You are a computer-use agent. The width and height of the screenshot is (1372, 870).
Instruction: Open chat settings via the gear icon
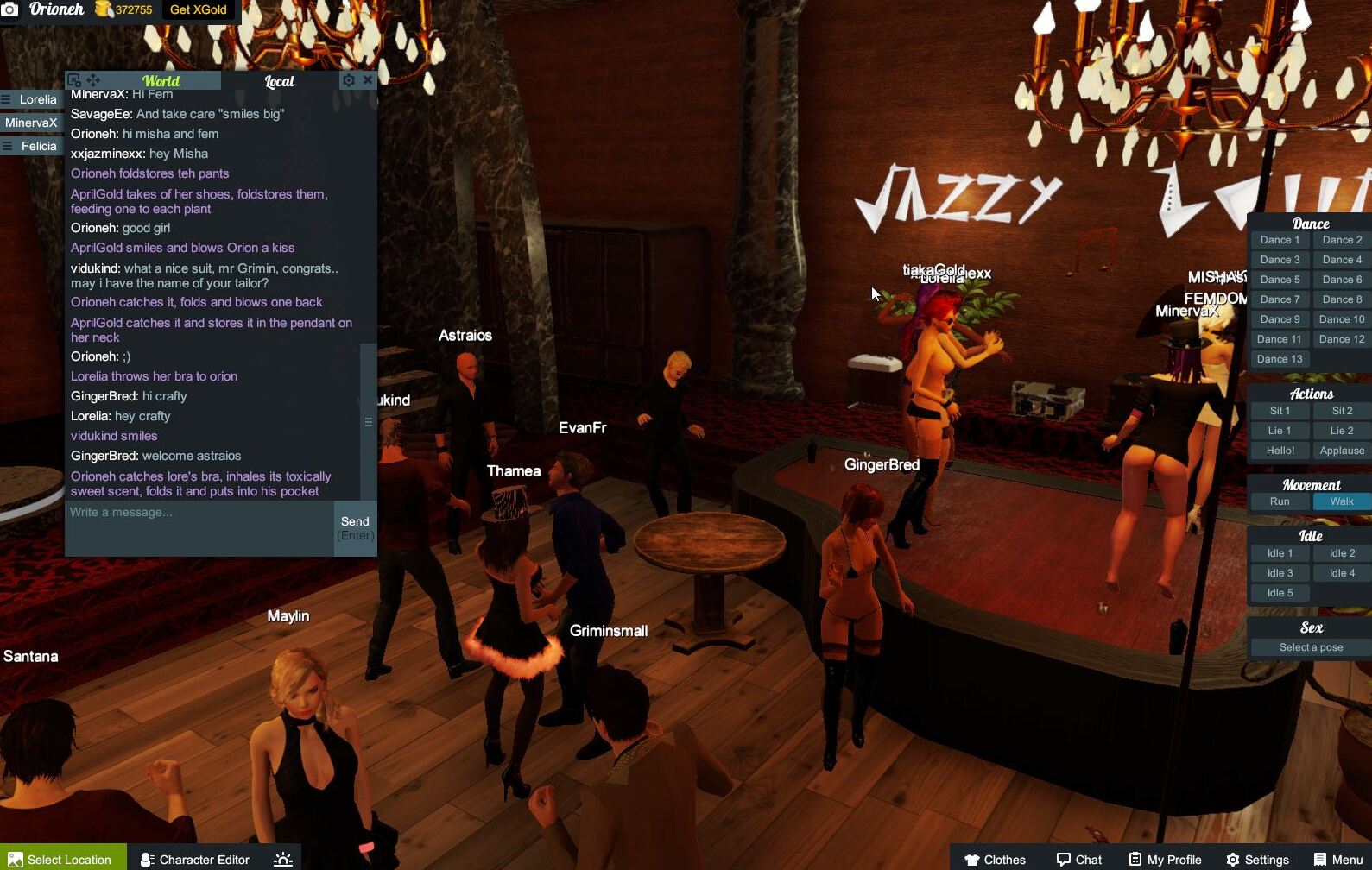click(x=349, y=80)
